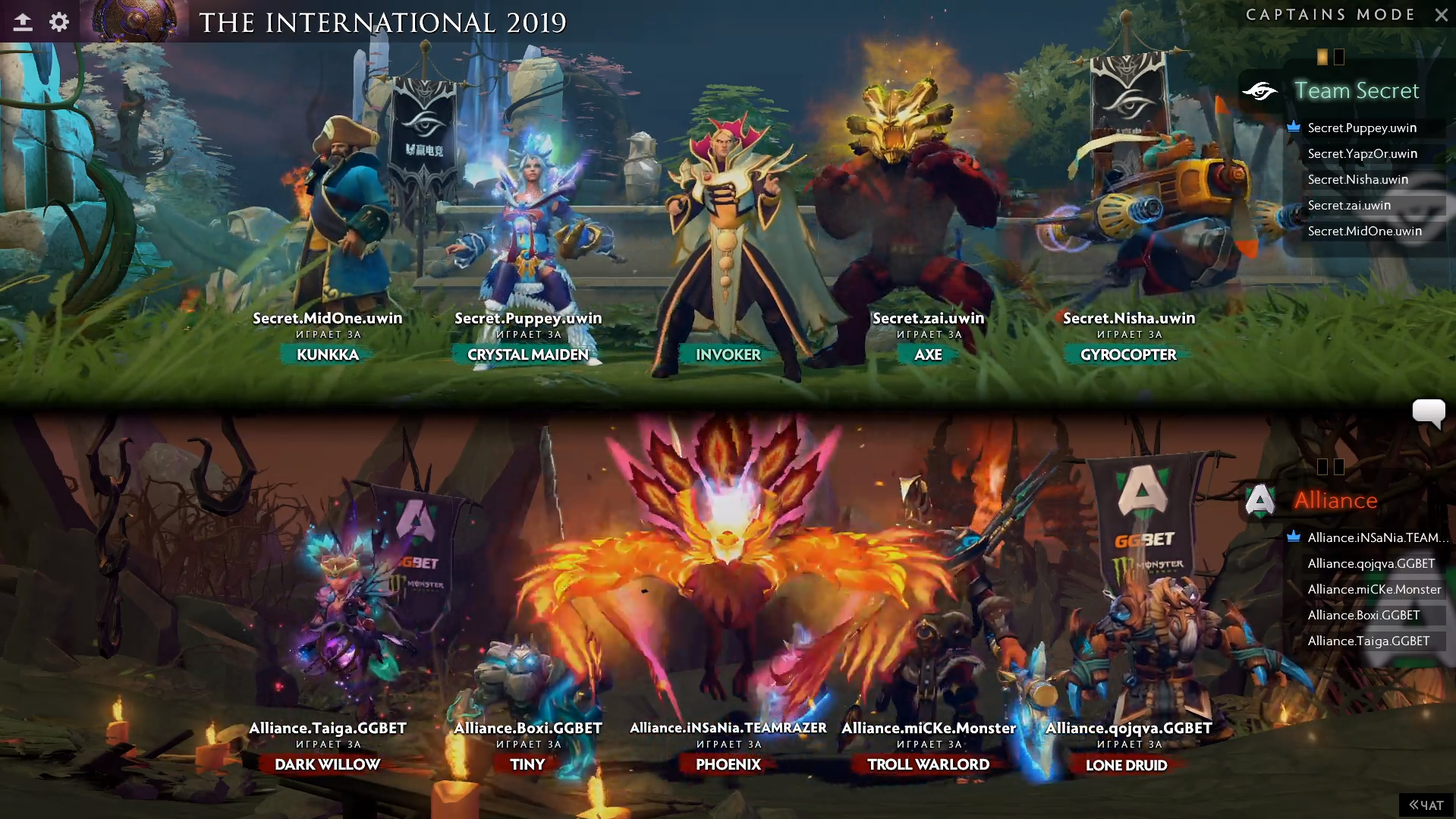Select Alliance.Boxi.GGBET in the roster list
Image resolution: width=1456 pixels, height=819 pixels.
[1363, 615]
